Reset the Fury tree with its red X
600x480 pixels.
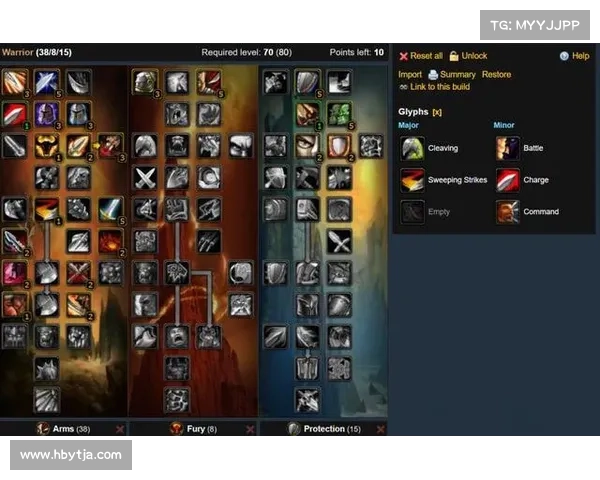tap(250, 429)
